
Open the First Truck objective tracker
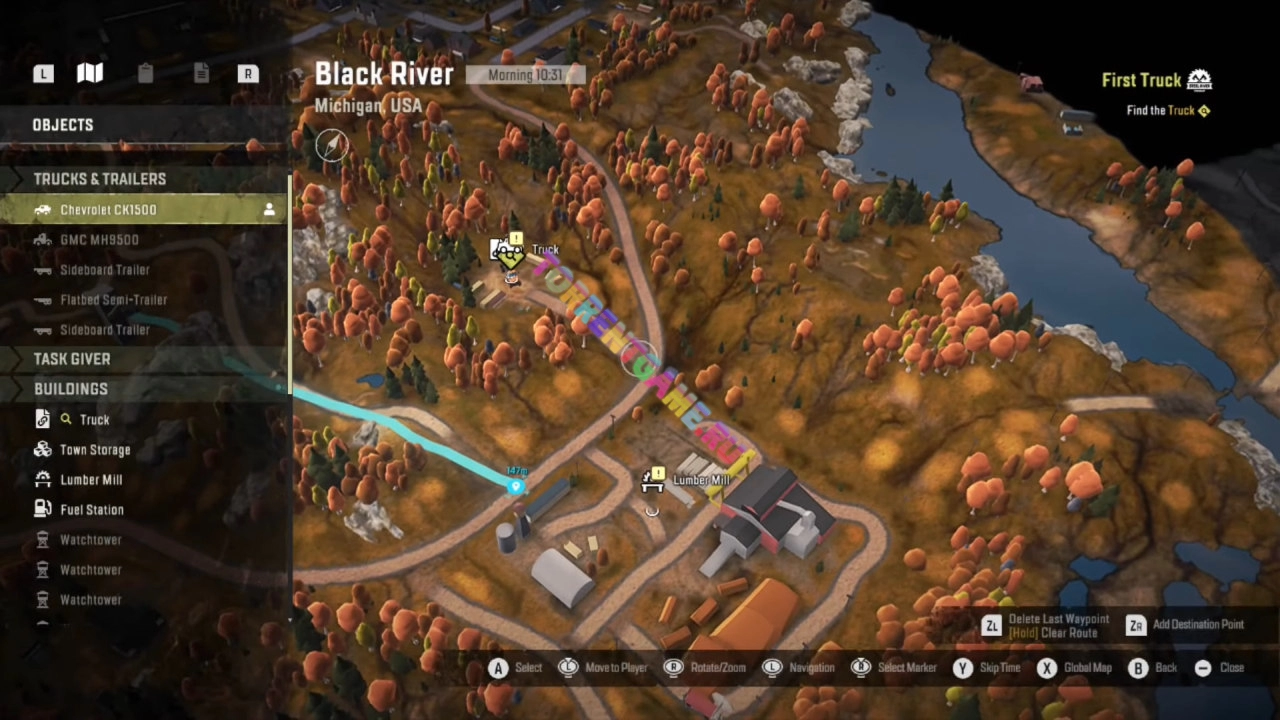point(1156,81)
